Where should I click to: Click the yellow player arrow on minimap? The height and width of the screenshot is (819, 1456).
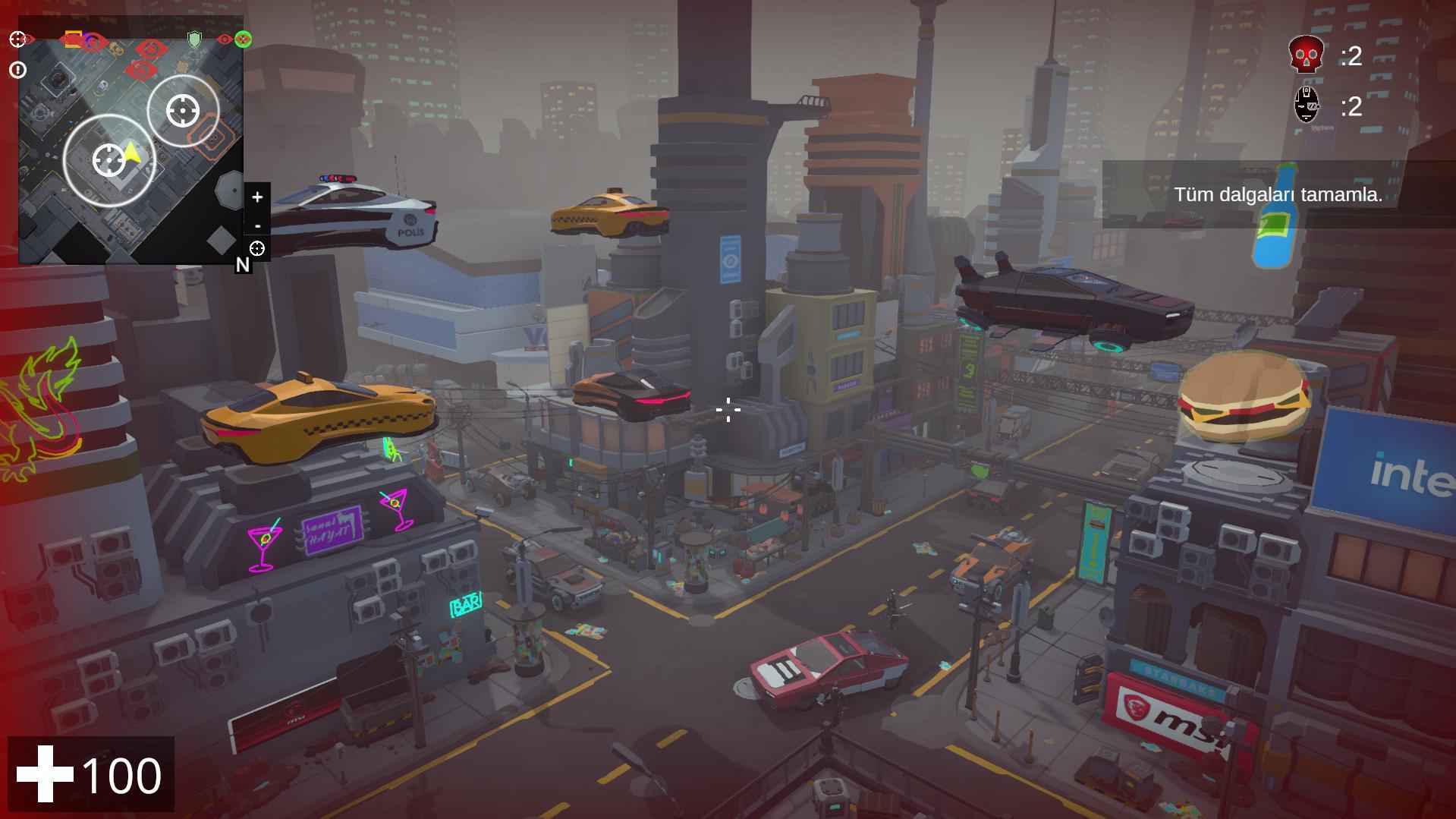(133, 153)
